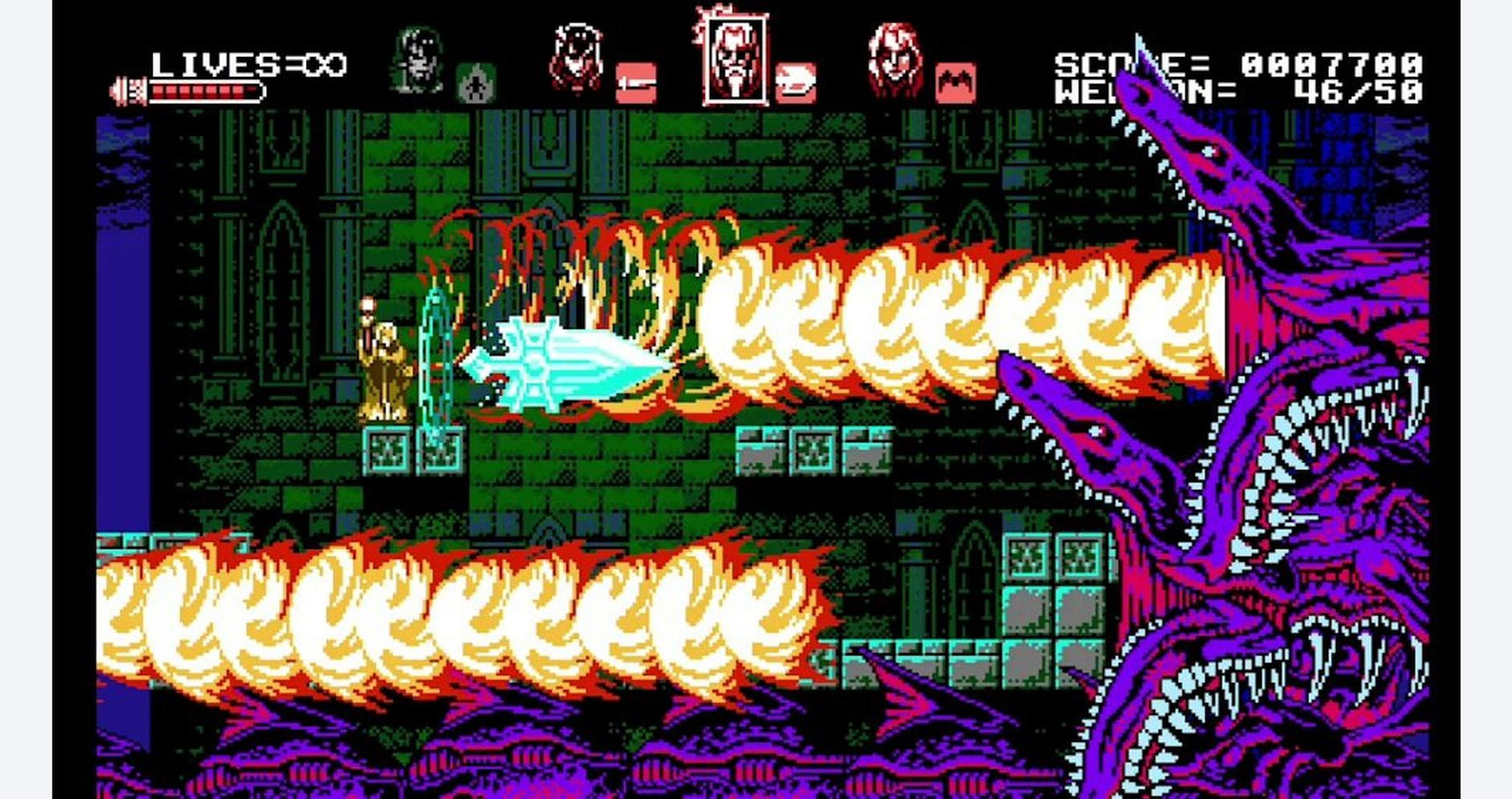Image resolution: width=1512 pixels, height=799 pixels.
Task: Select Gebel's bat sub-weapon icon
Action: tap(955, 83)
